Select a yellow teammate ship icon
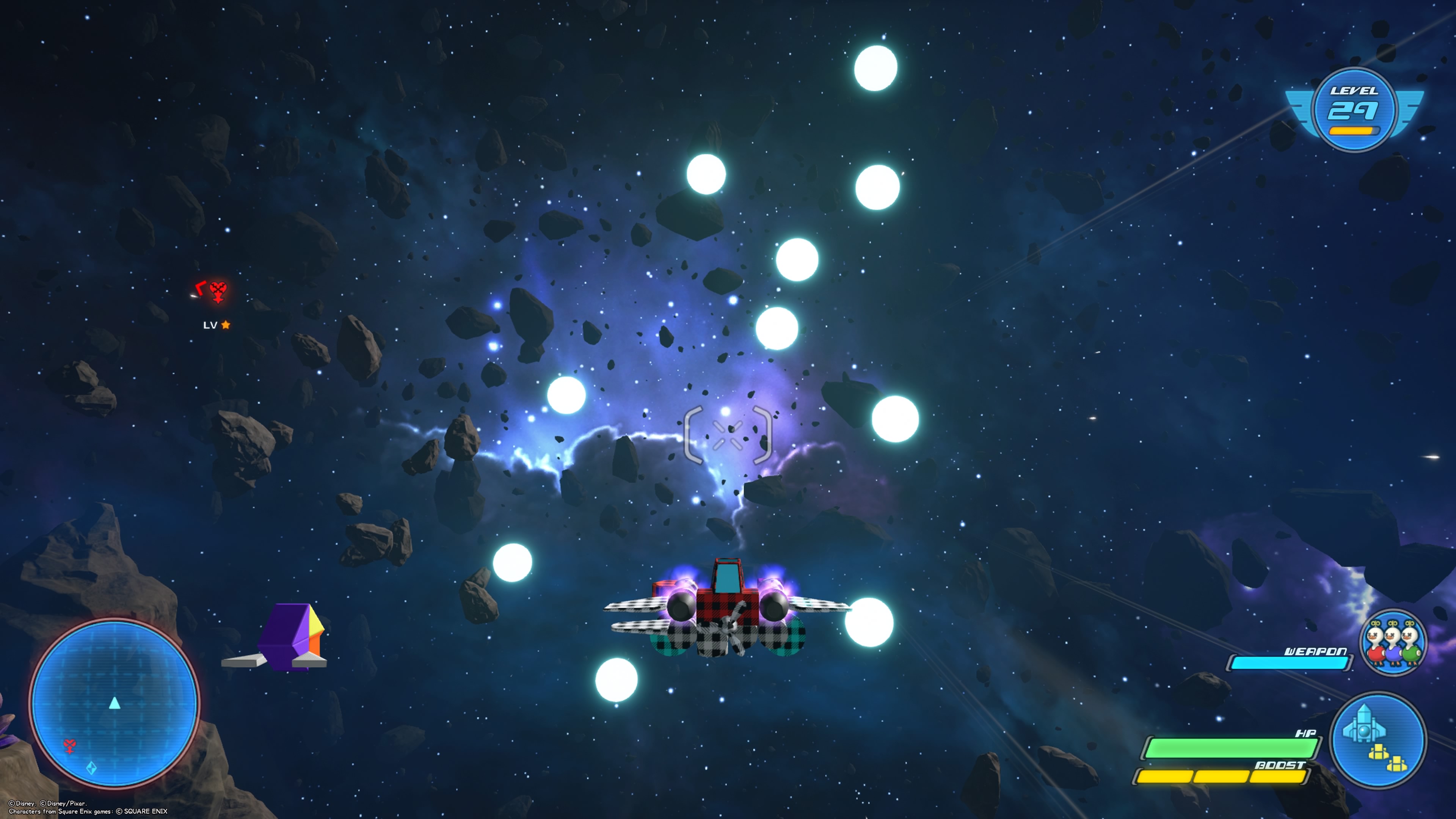 coord(1379,752)
